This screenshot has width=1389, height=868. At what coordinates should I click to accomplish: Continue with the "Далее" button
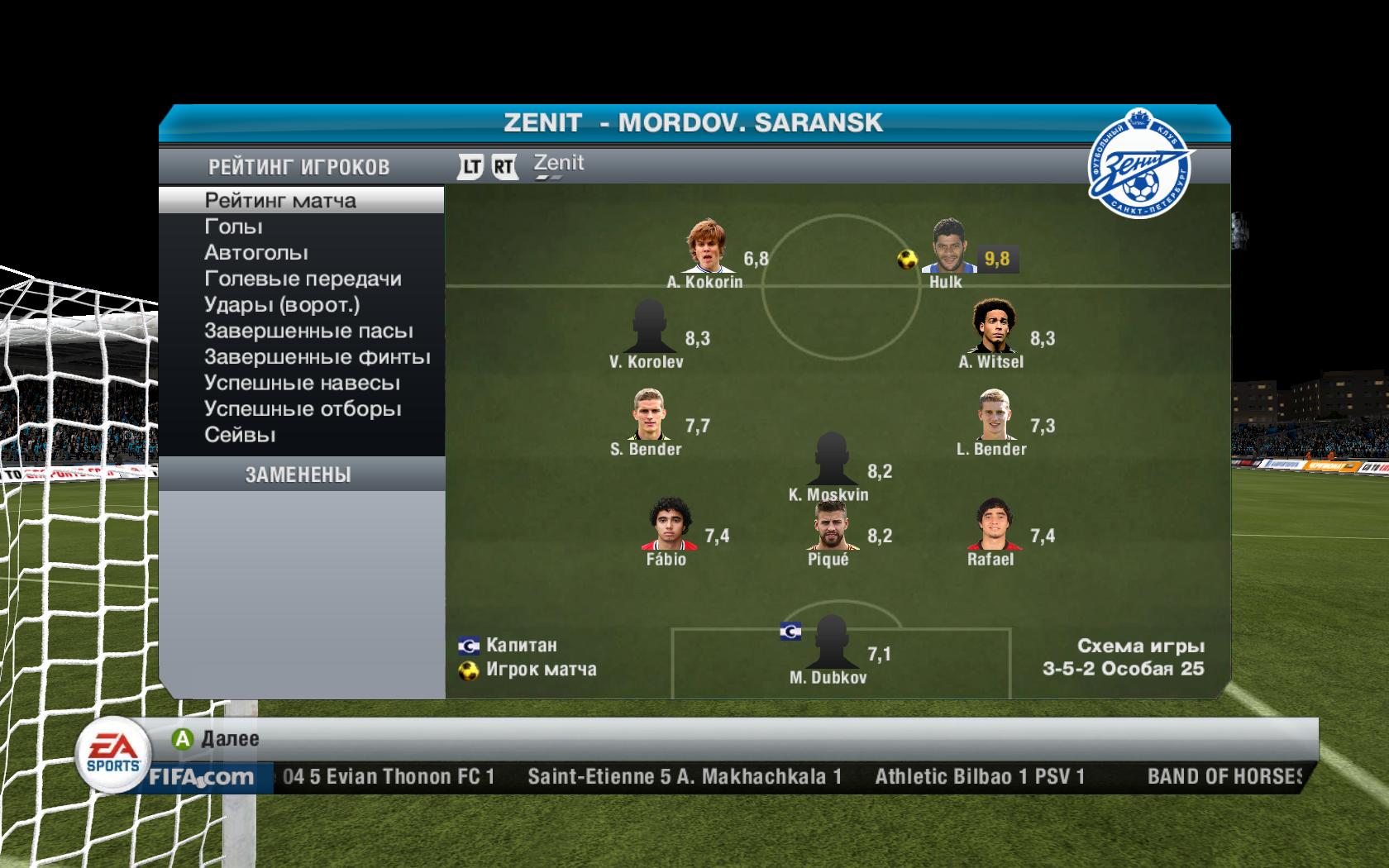point(217,738)
